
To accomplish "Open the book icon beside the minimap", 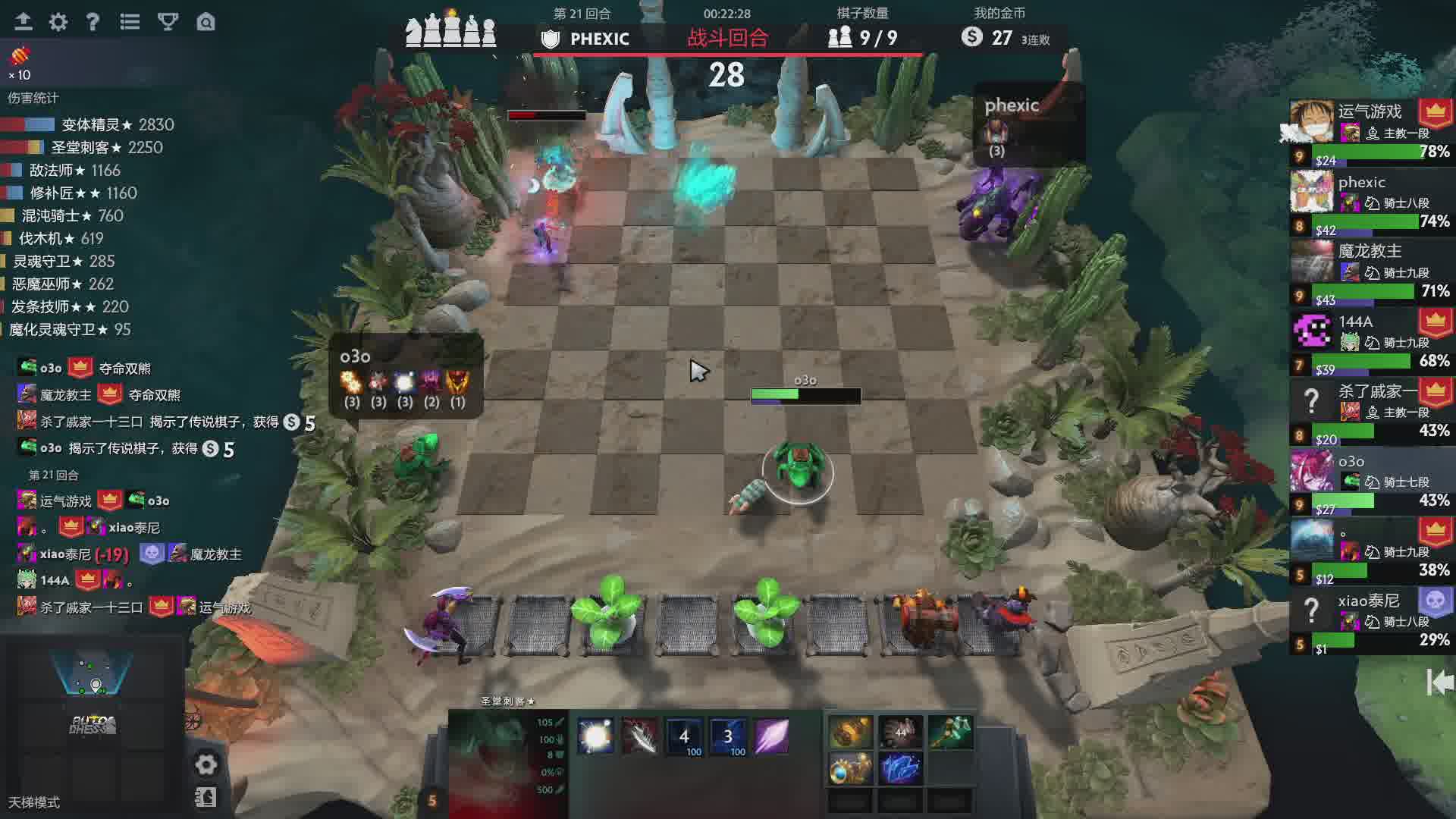I will click(x=206, y=797).
